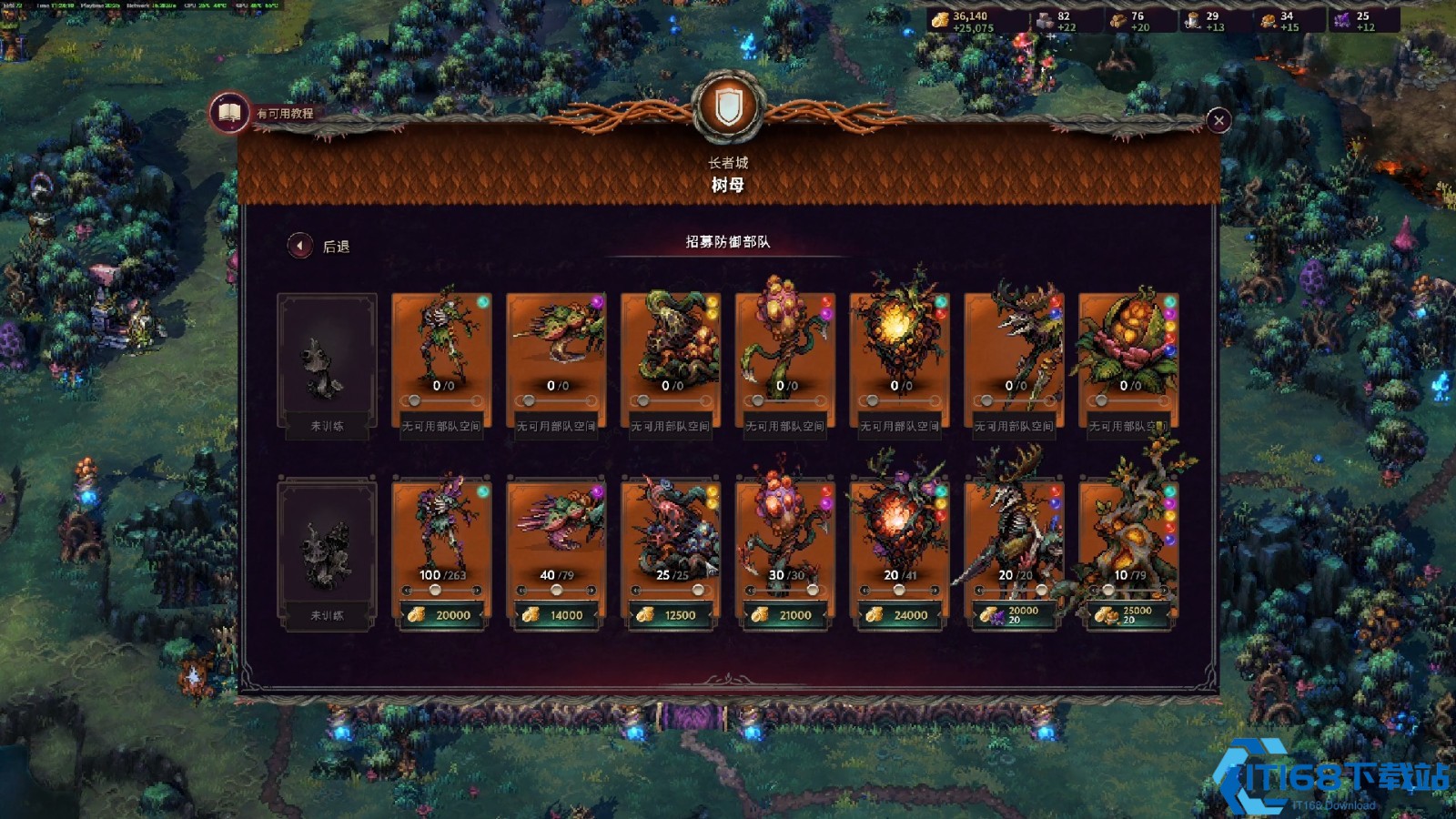Open the available tutorial book icon
This screenshot has width=1456, height=819.
[x=229, y=113]
